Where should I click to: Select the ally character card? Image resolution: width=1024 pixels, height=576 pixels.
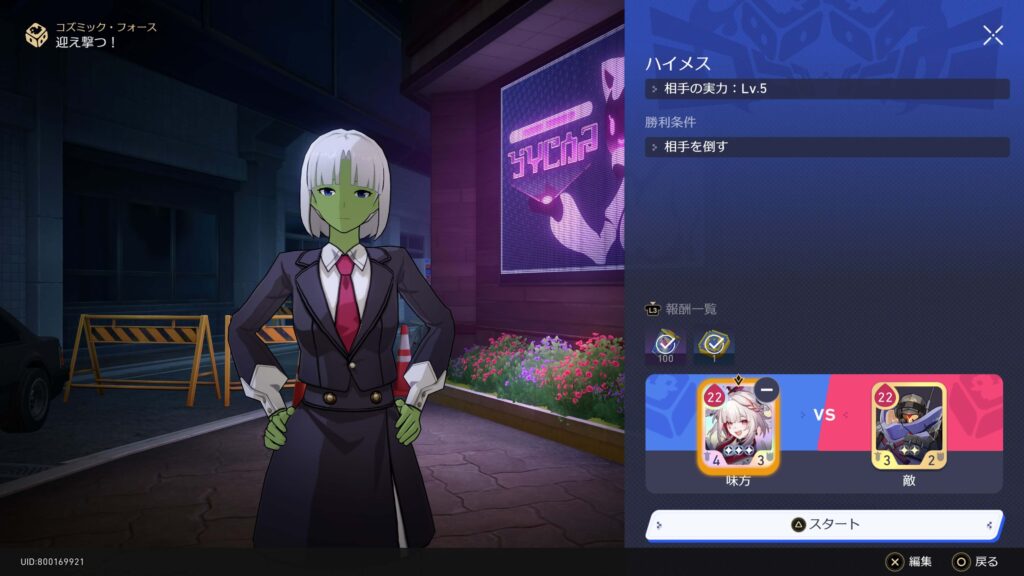(738, 428)
